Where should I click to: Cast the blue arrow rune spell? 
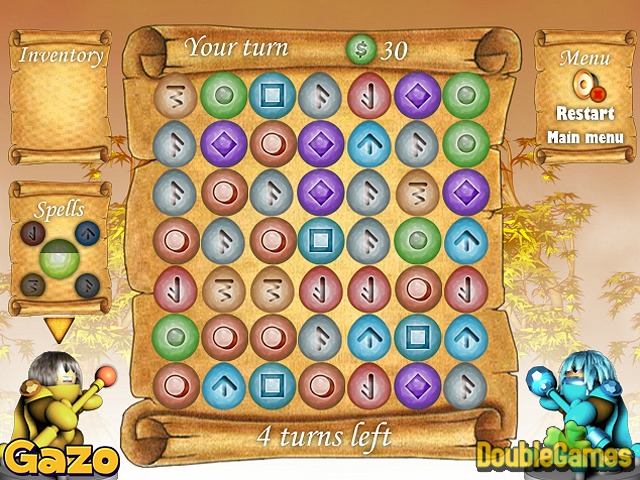[x=88, y=235]
